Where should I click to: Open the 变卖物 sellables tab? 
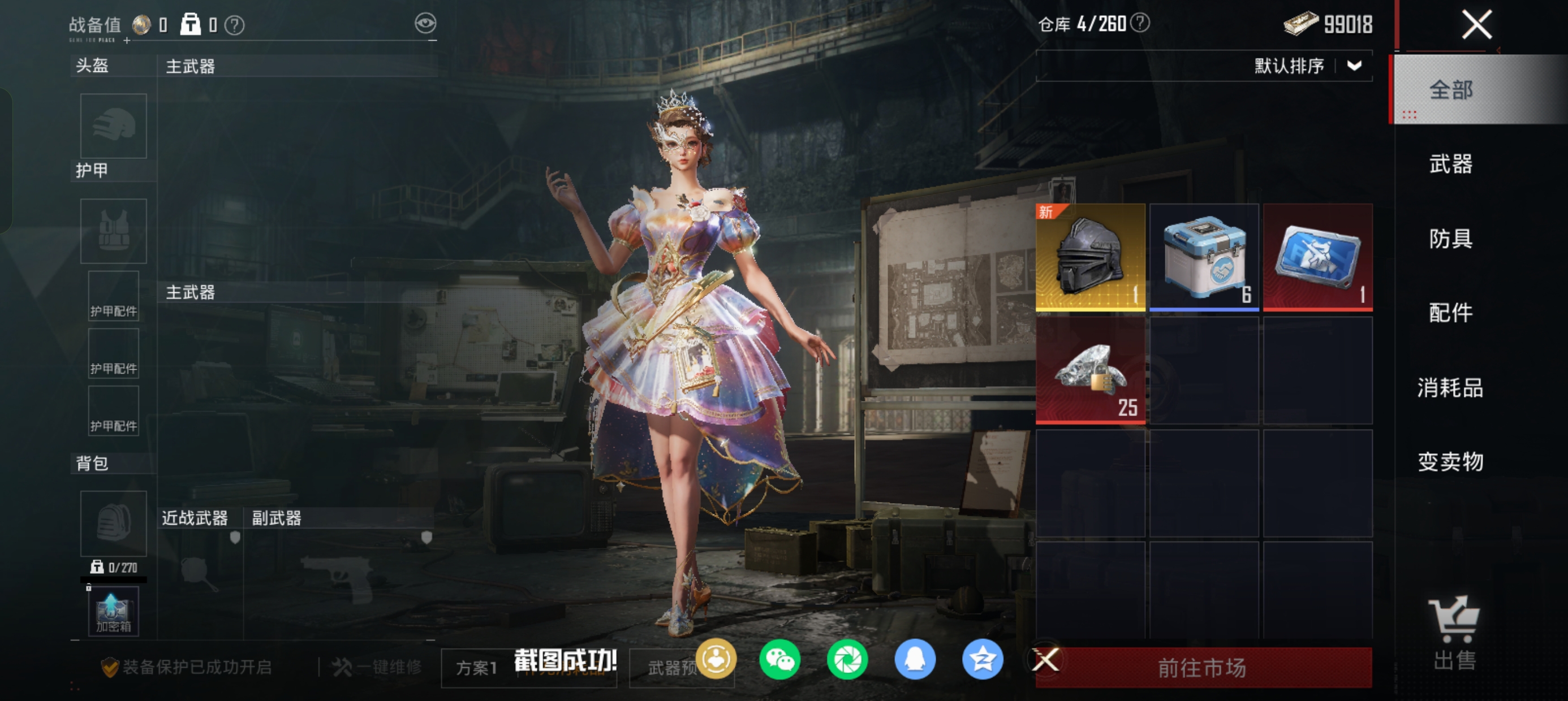point(1450,461)
